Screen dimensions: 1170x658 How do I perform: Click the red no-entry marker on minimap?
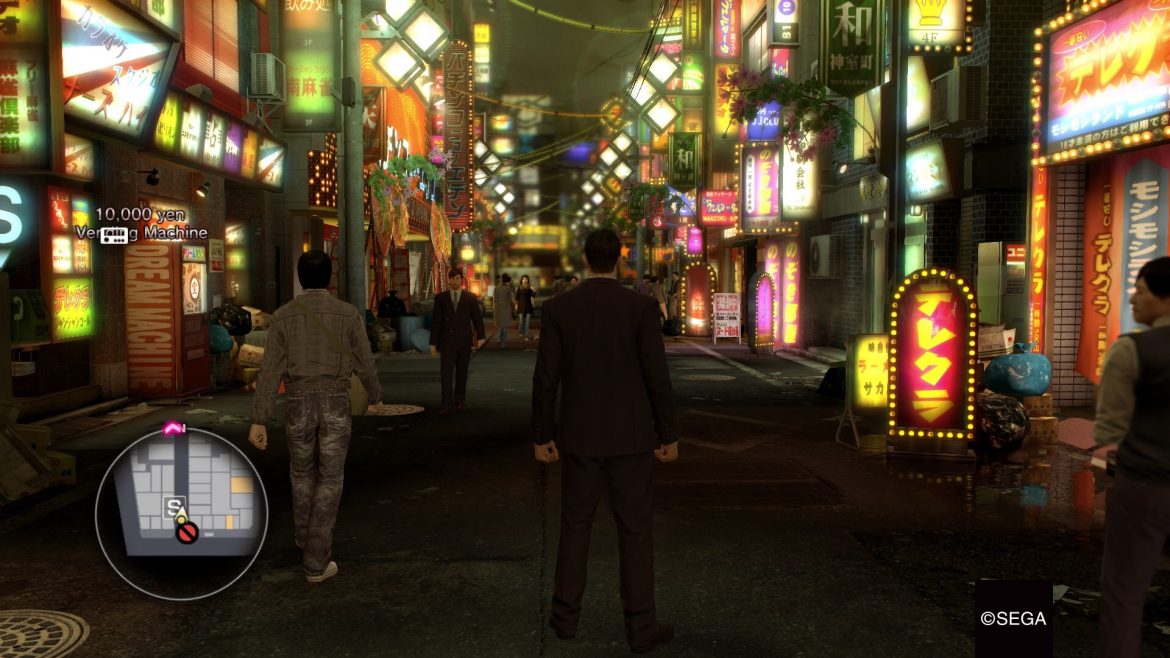click(186, 533)
